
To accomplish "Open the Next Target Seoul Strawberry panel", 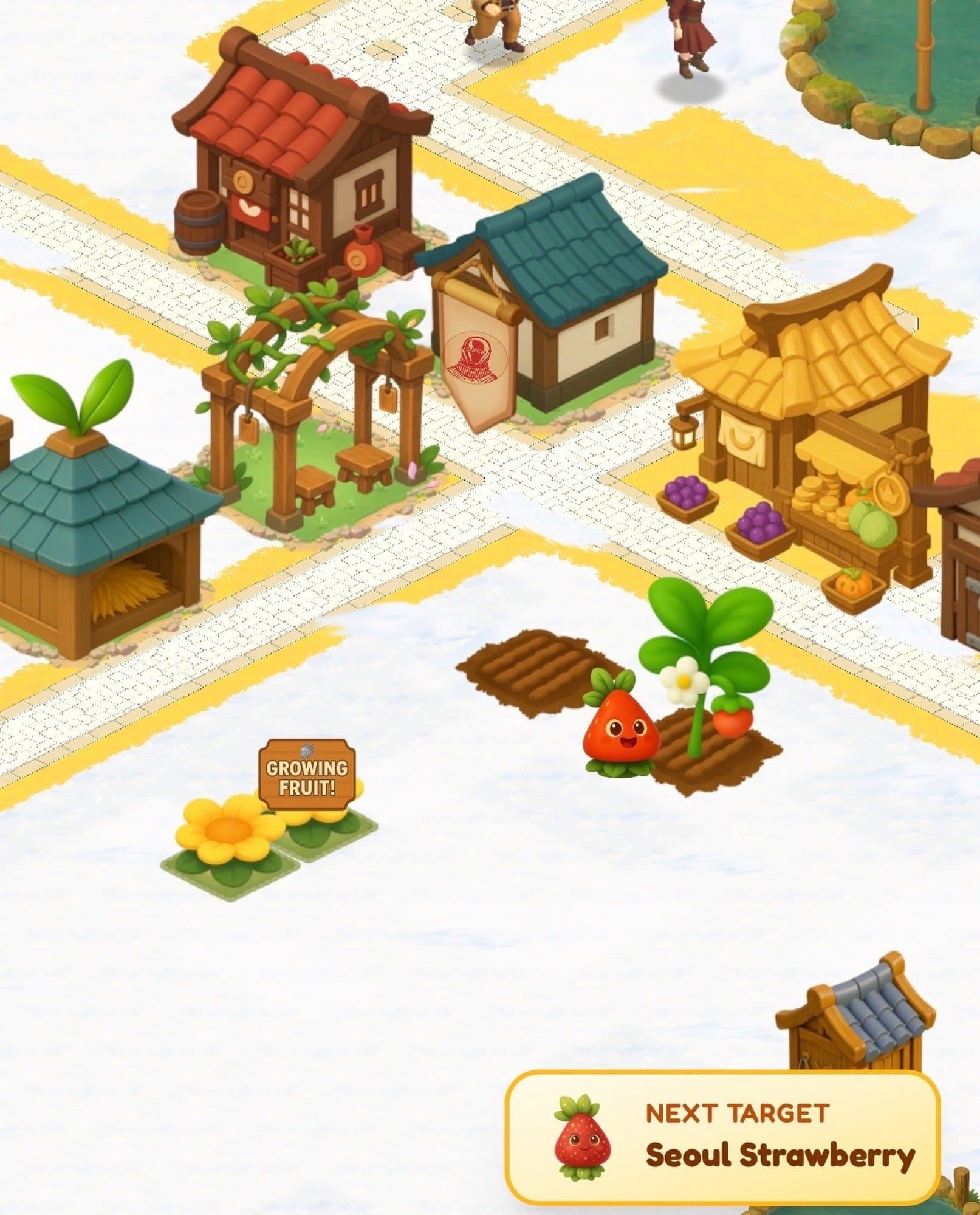I will 722,1137.
